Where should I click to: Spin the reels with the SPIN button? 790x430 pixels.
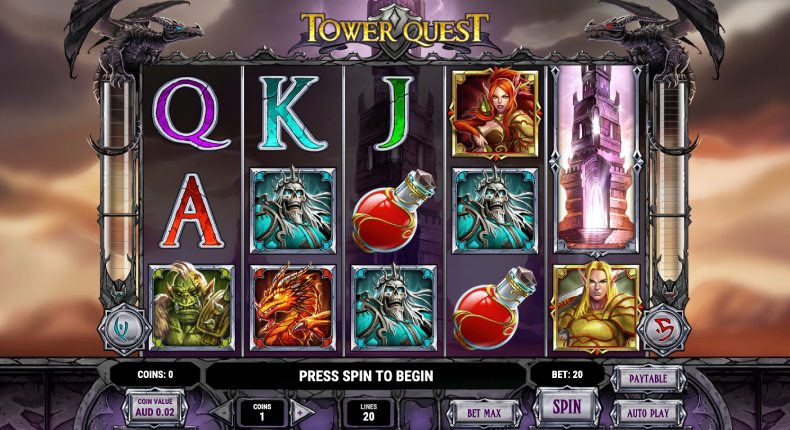tap(567, 408)
